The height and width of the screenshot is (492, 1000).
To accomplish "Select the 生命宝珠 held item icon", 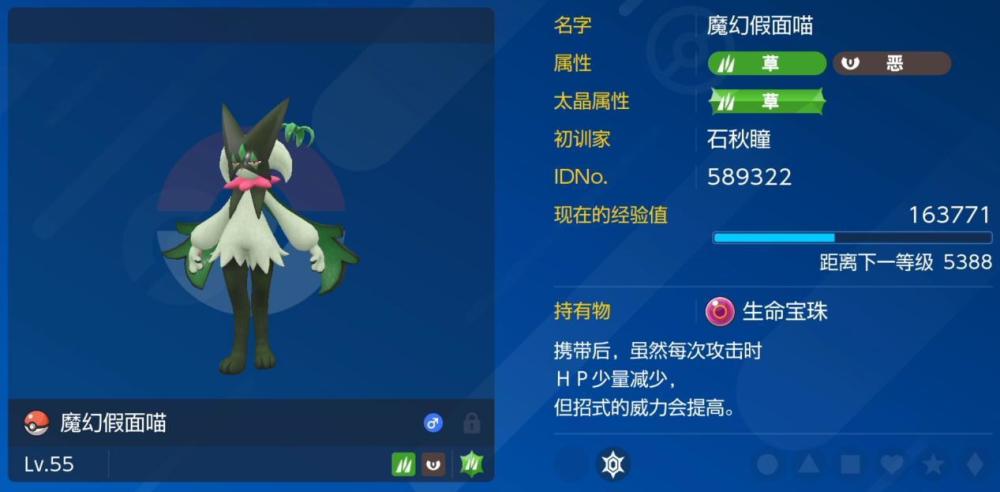I will pos(719,312).
